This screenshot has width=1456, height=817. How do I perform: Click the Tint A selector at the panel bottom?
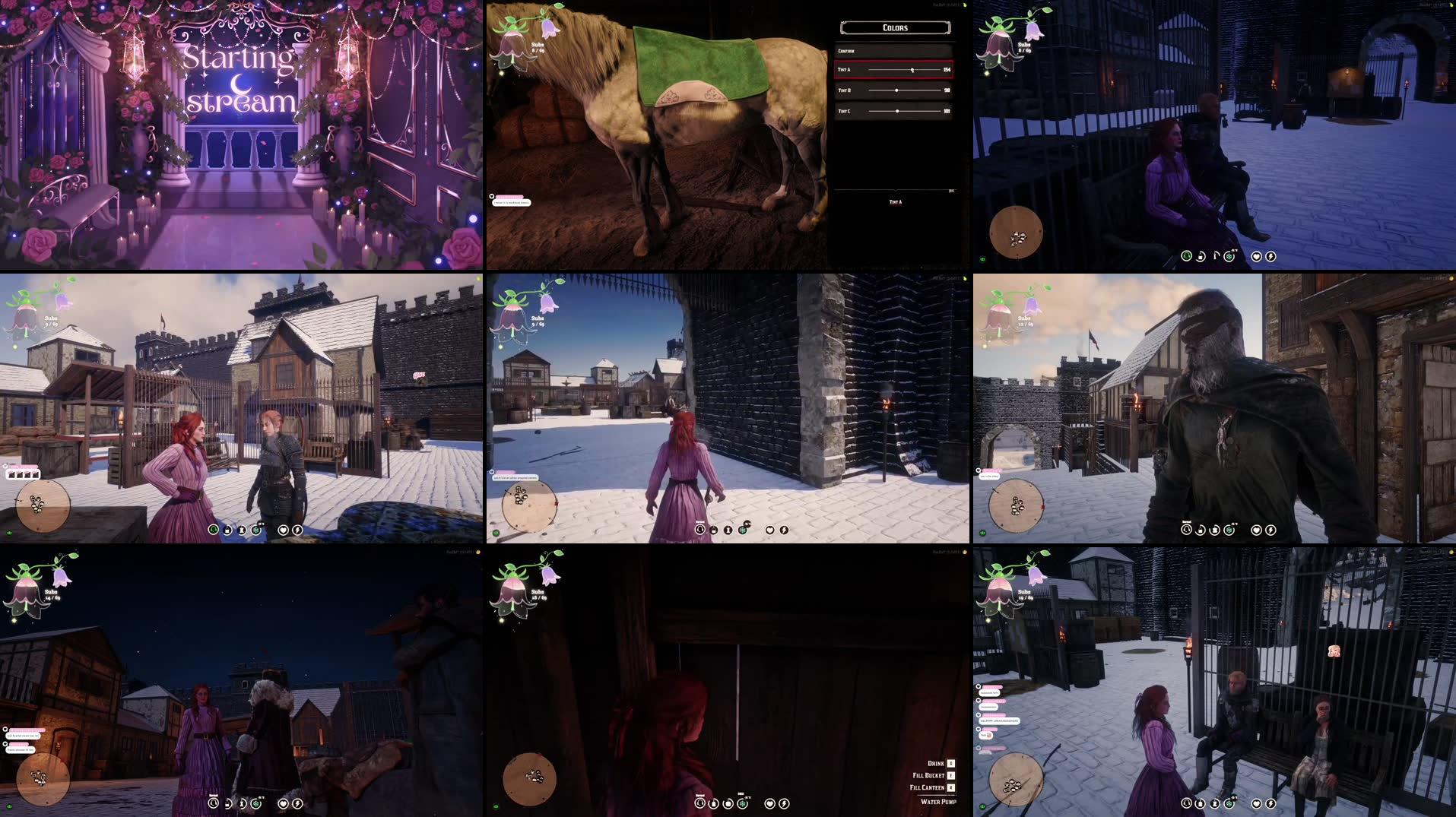(x=896, y=202)
